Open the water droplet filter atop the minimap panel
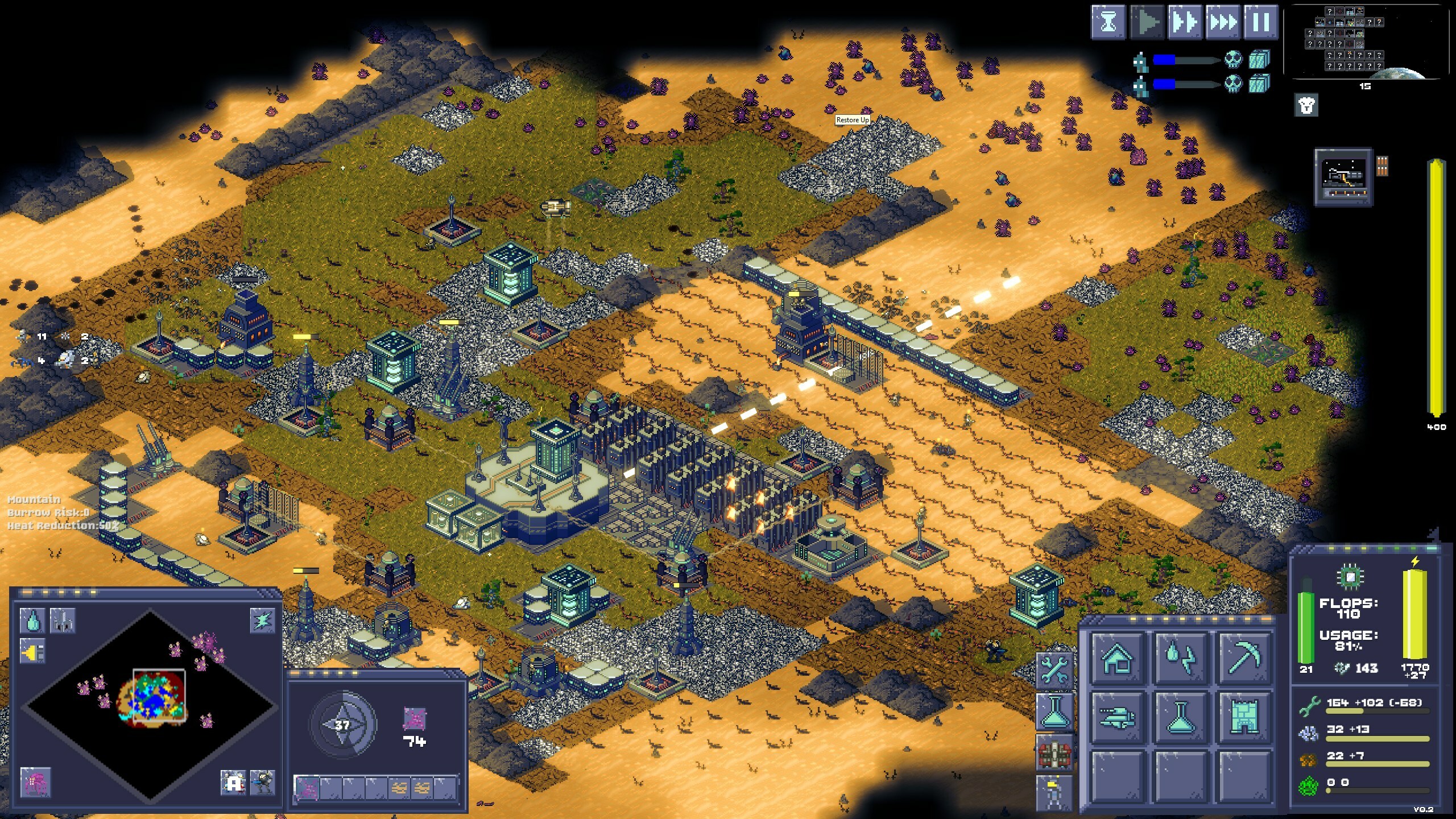The image size is (1456, 819). point(32,621)
